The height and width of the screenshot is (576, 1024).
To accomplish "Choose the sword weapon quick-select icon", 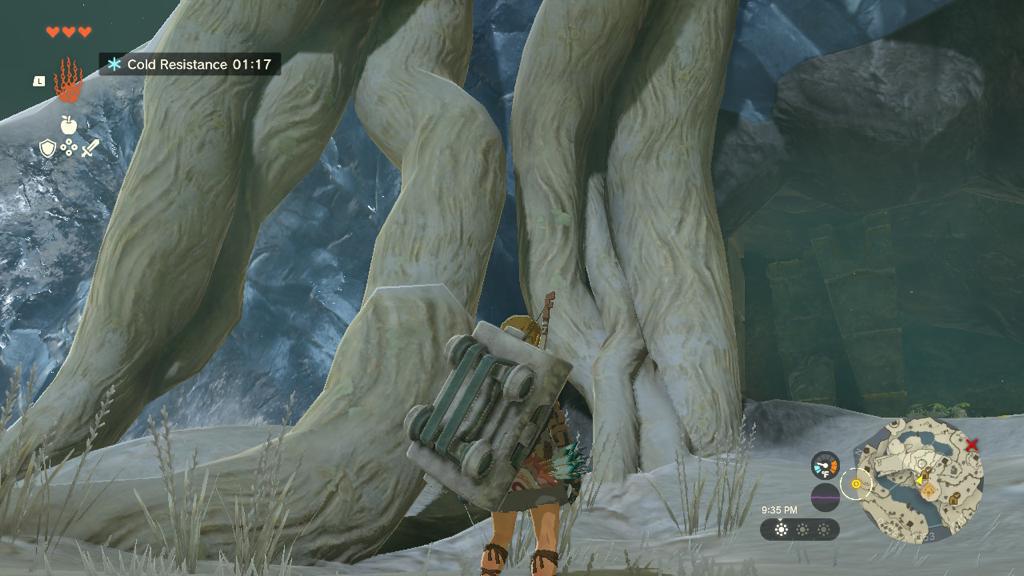I will coord(90,149).
